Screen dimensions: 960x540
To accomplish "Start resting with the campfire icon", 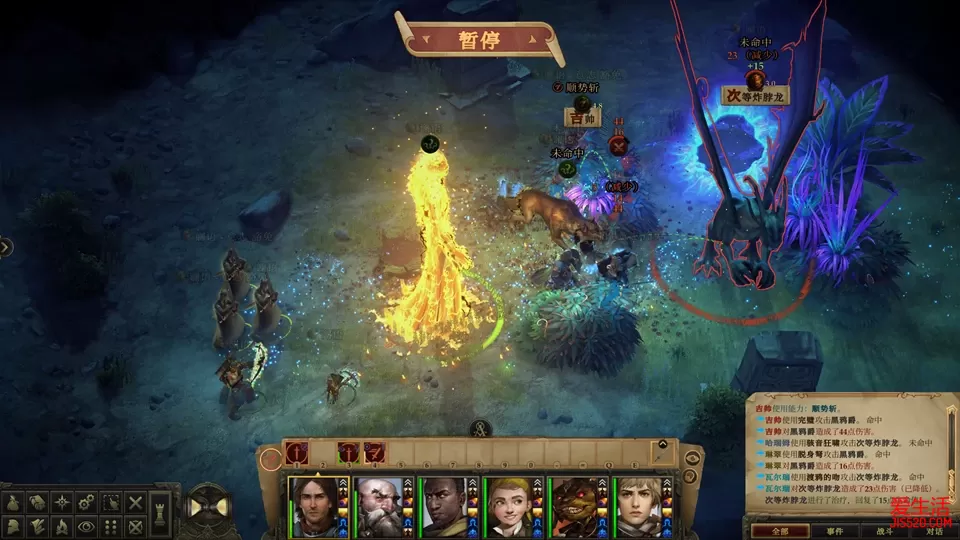I will pos(60,525).
